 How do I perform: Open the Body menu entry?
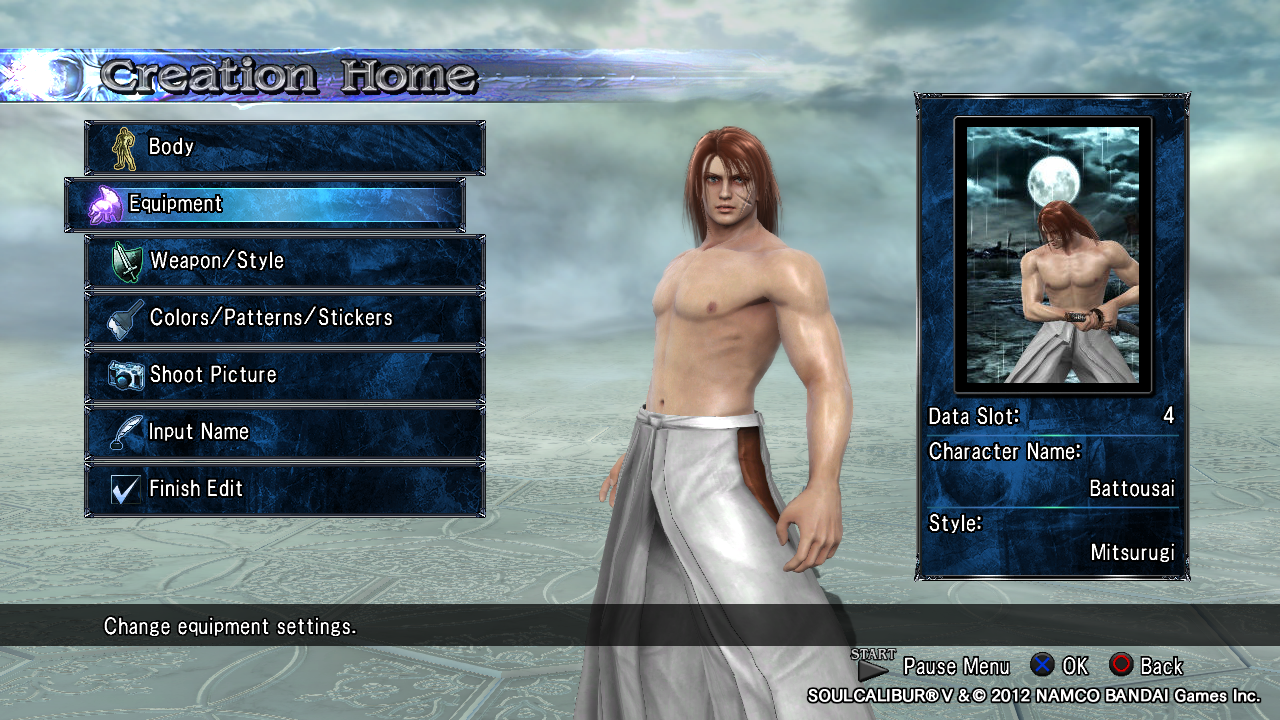pyautogui.click(x=284, y=147)
